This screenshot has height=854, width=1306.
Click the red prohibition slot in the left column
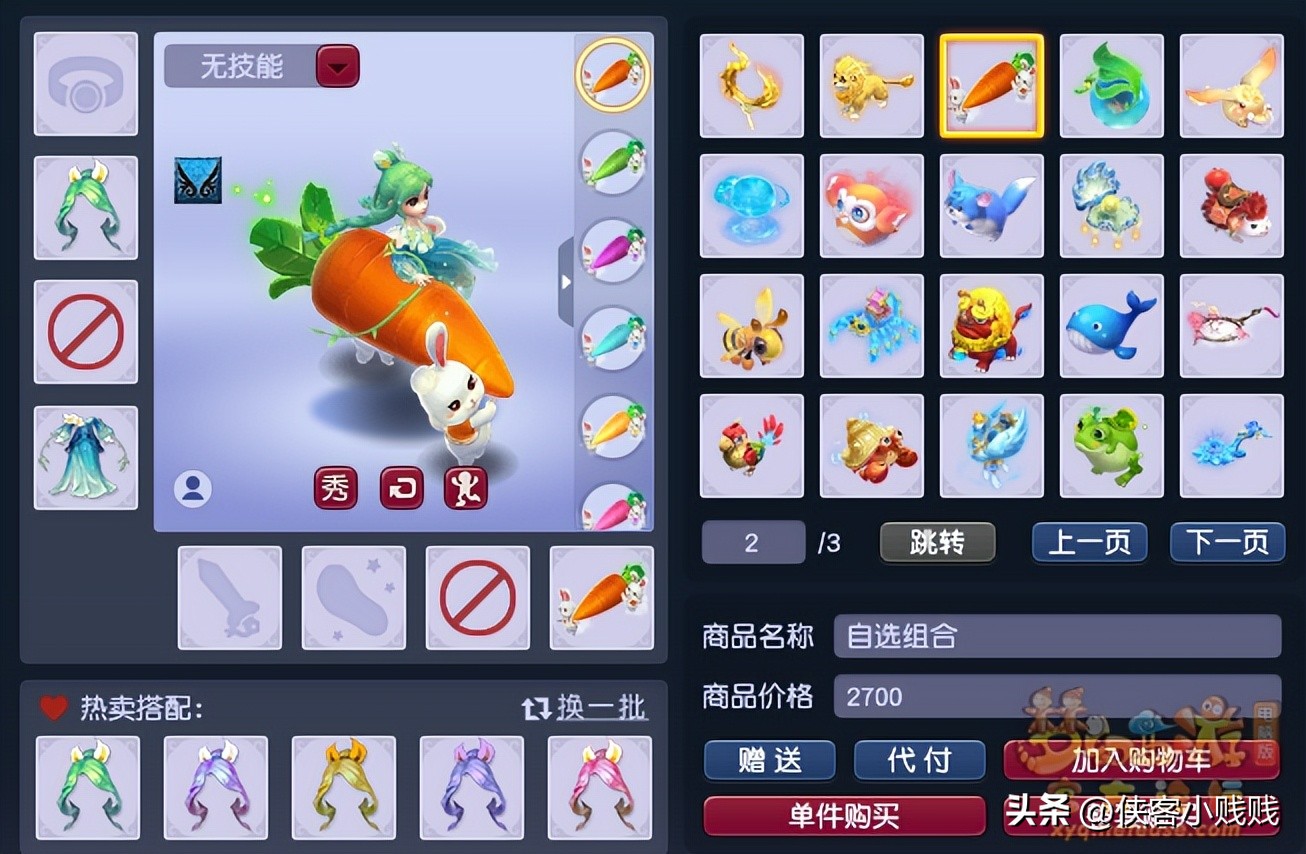[85, 331]
